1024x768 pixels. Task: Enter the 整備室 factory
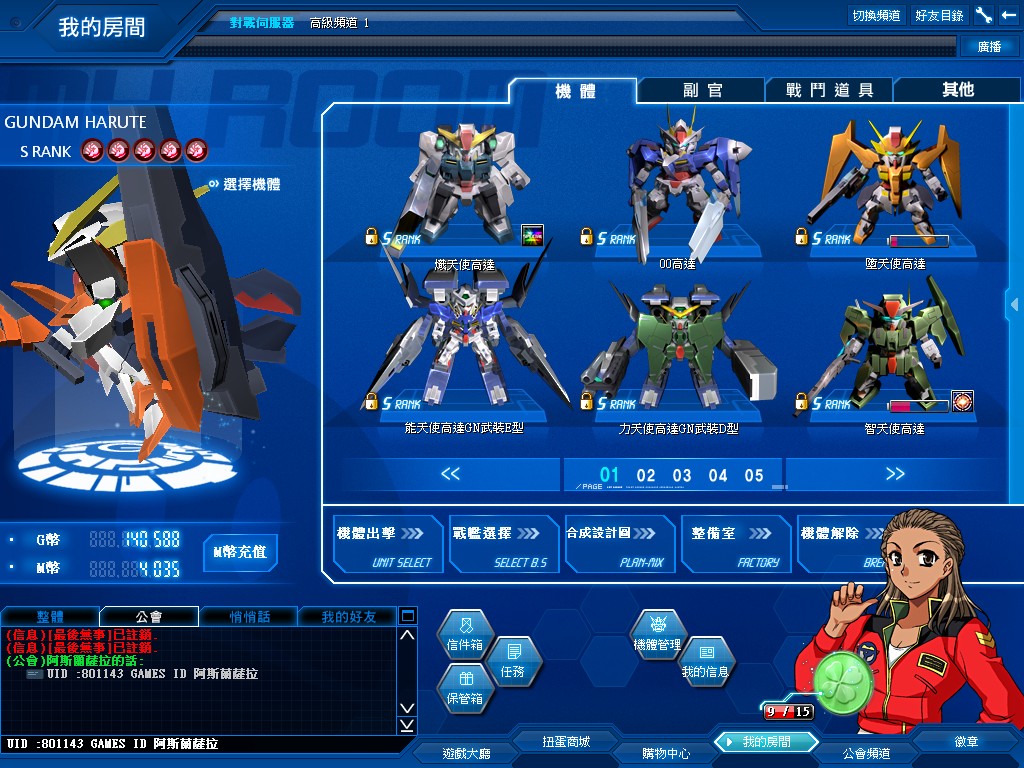pos(735,544)
